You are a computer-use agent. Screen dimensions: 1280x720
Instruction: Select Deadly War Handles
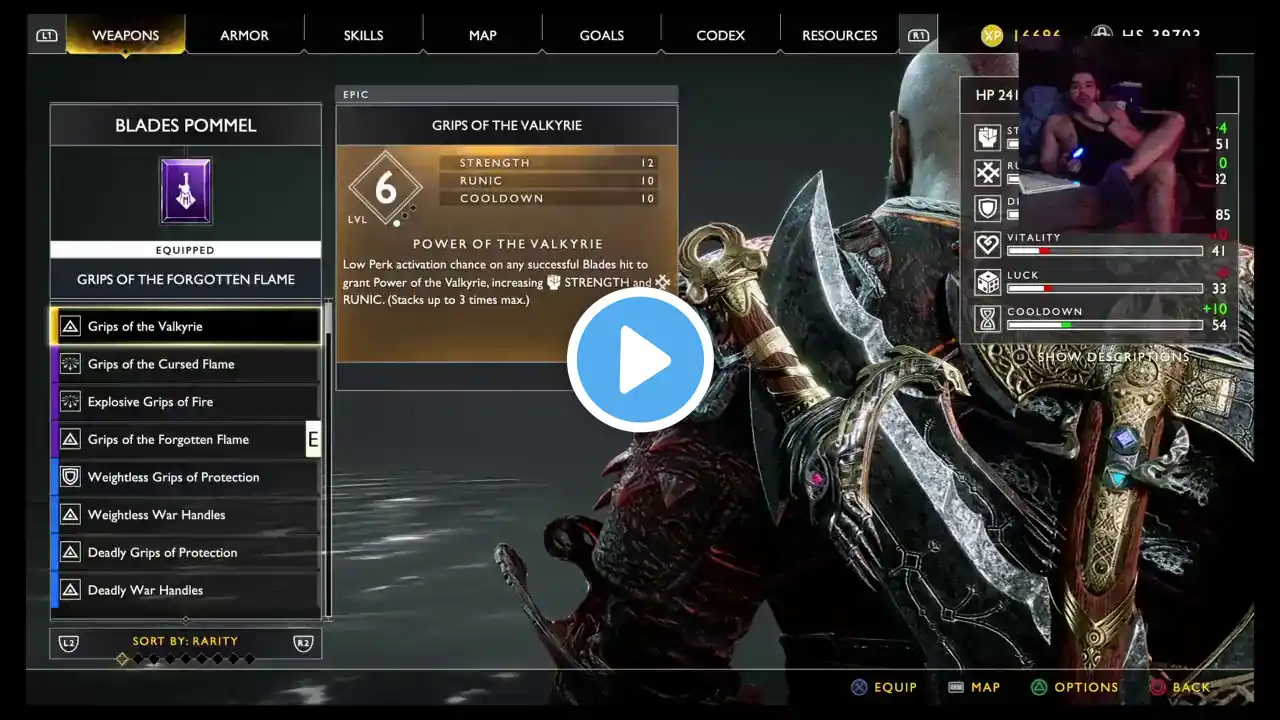coord(186,590)
